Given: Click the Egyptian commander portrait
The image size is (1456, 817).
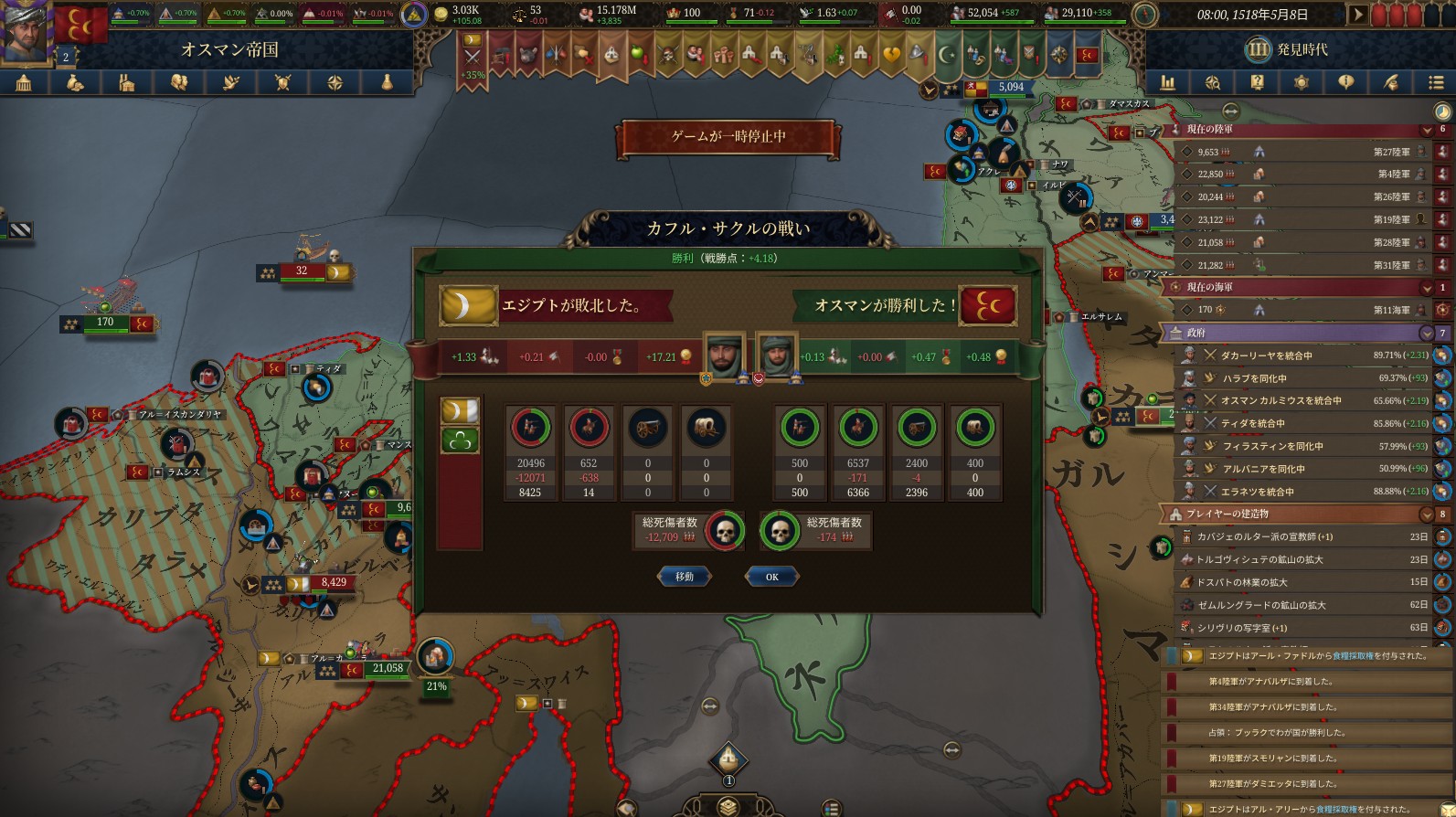Looking at the screenshot, I should pos(724,357).
